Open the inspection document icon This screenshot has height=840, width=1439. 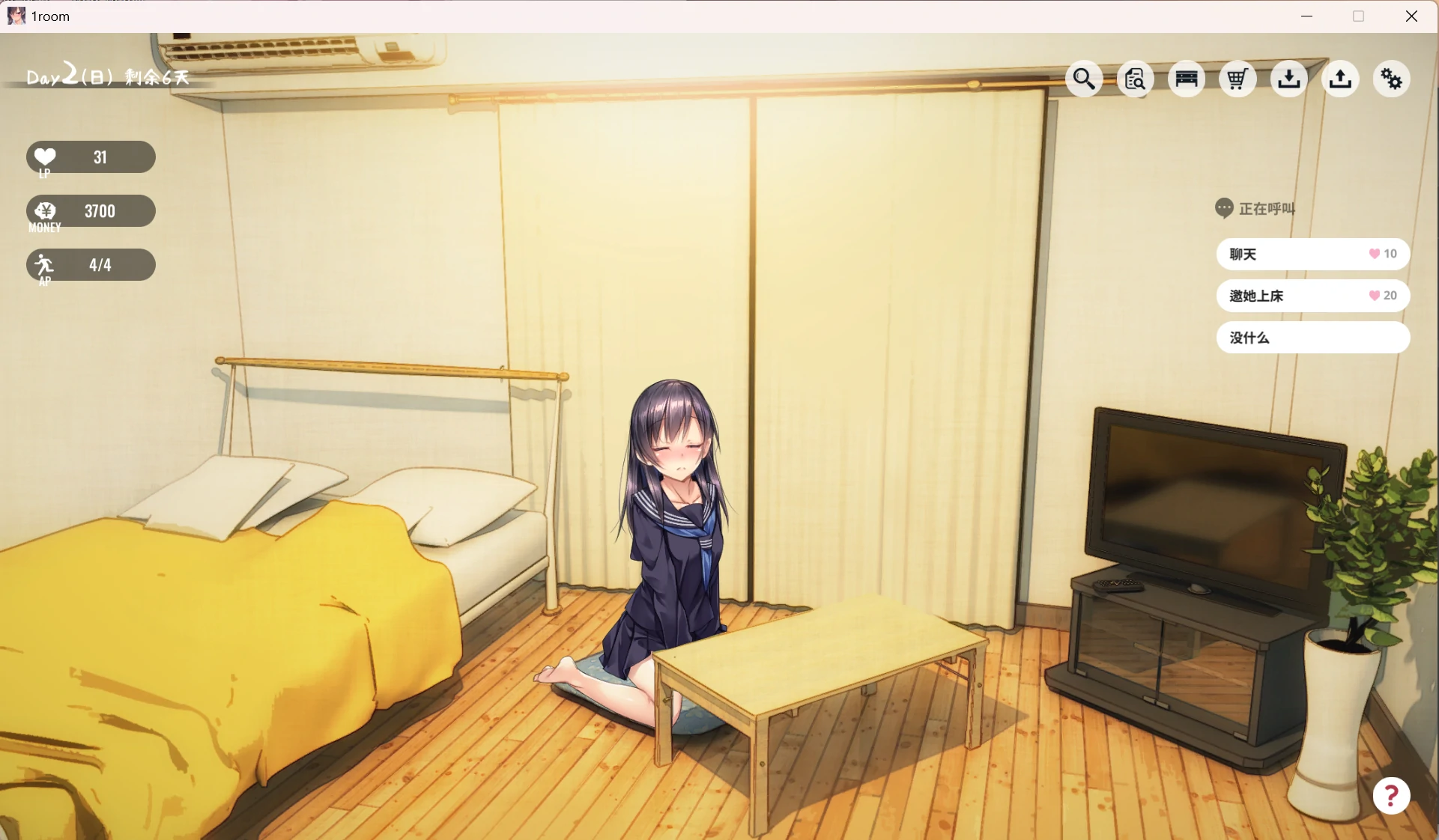coord(1135,79)
